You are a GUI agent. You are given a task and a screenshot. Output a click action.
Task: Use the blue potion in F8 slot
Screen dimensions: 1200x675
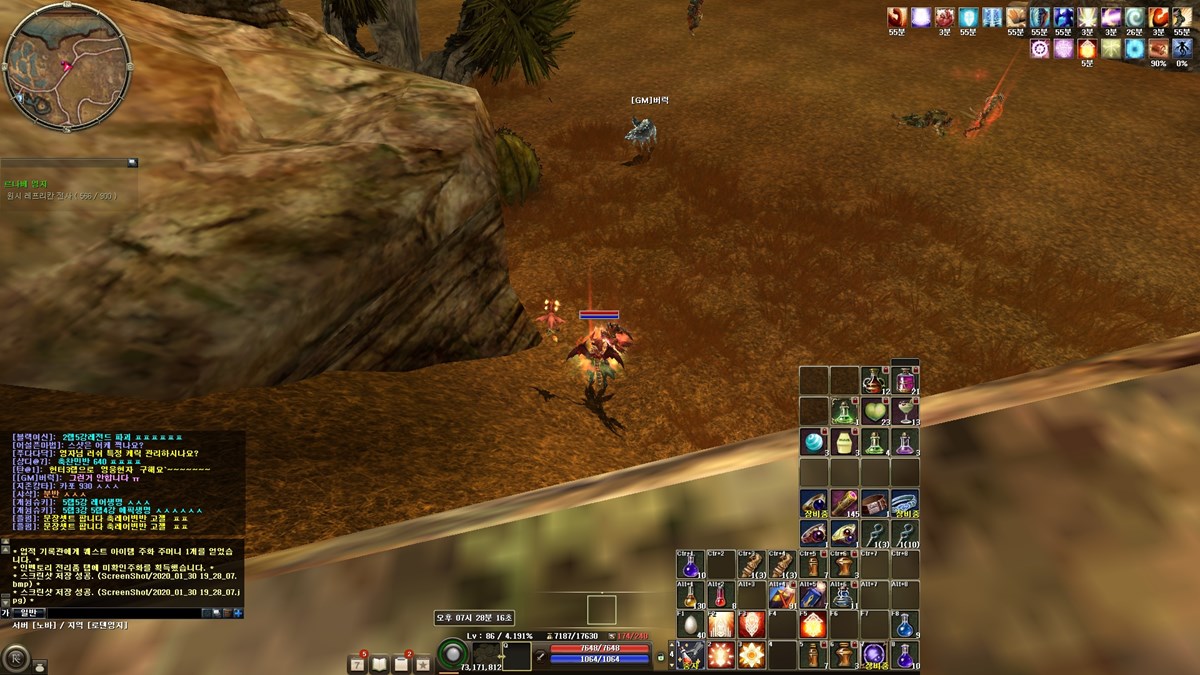[x=905, y=625]
